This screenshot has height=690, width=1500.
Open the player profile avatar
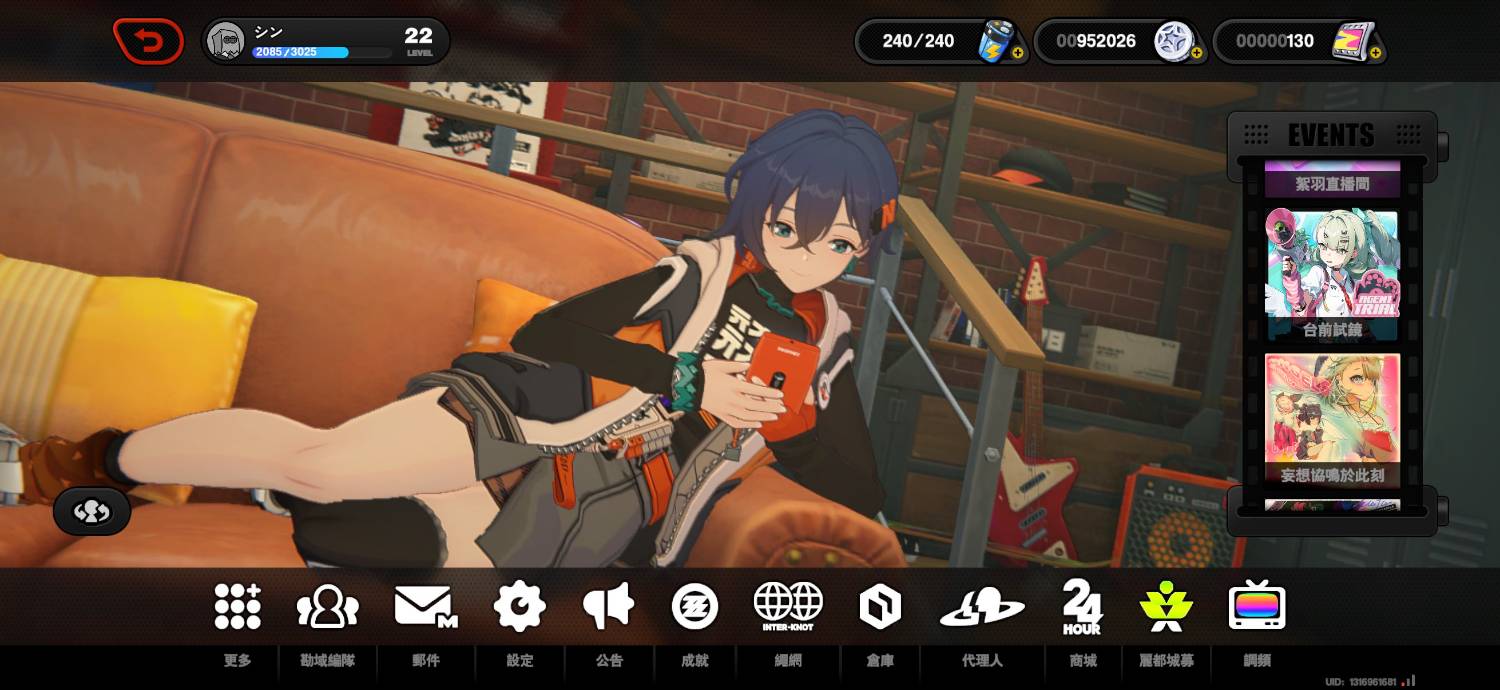(x=226, y=42)
